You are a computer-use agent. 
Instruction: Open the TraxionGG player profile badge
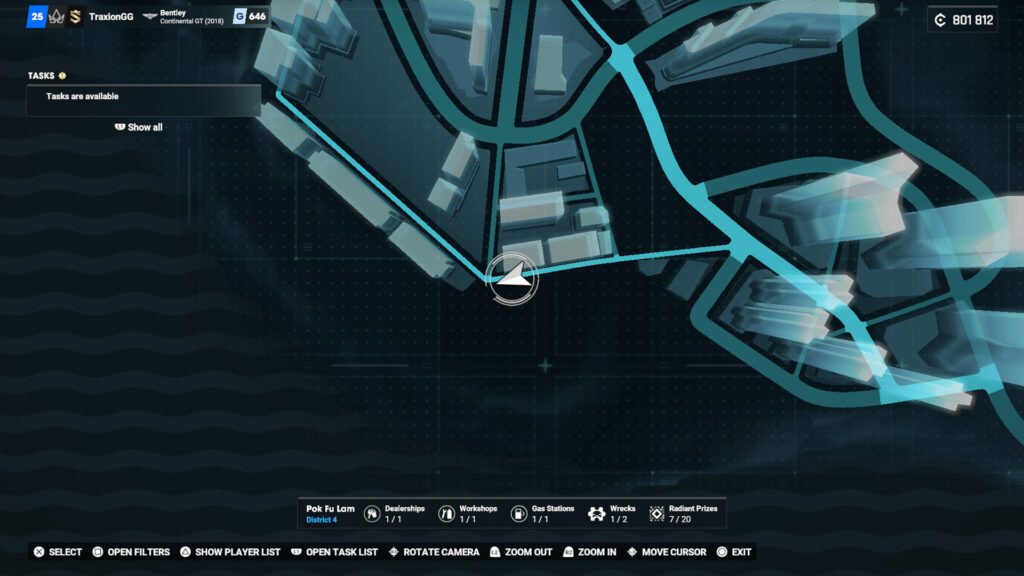point(110,17)
